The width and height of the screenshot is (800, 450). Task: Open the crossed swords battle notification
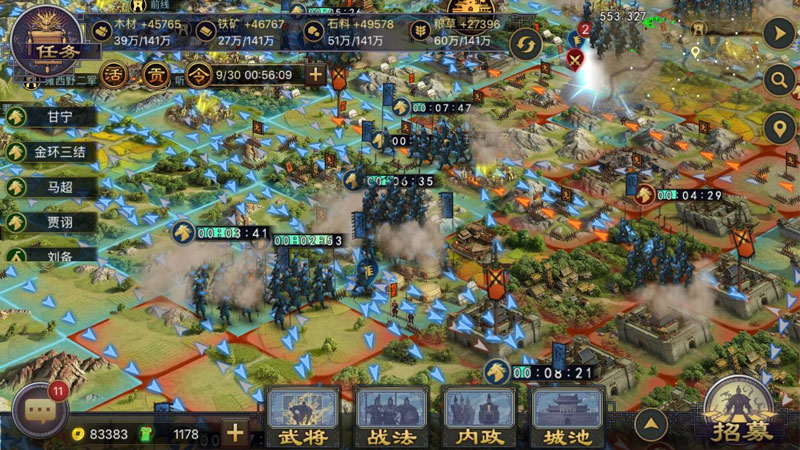pos(576,57)
